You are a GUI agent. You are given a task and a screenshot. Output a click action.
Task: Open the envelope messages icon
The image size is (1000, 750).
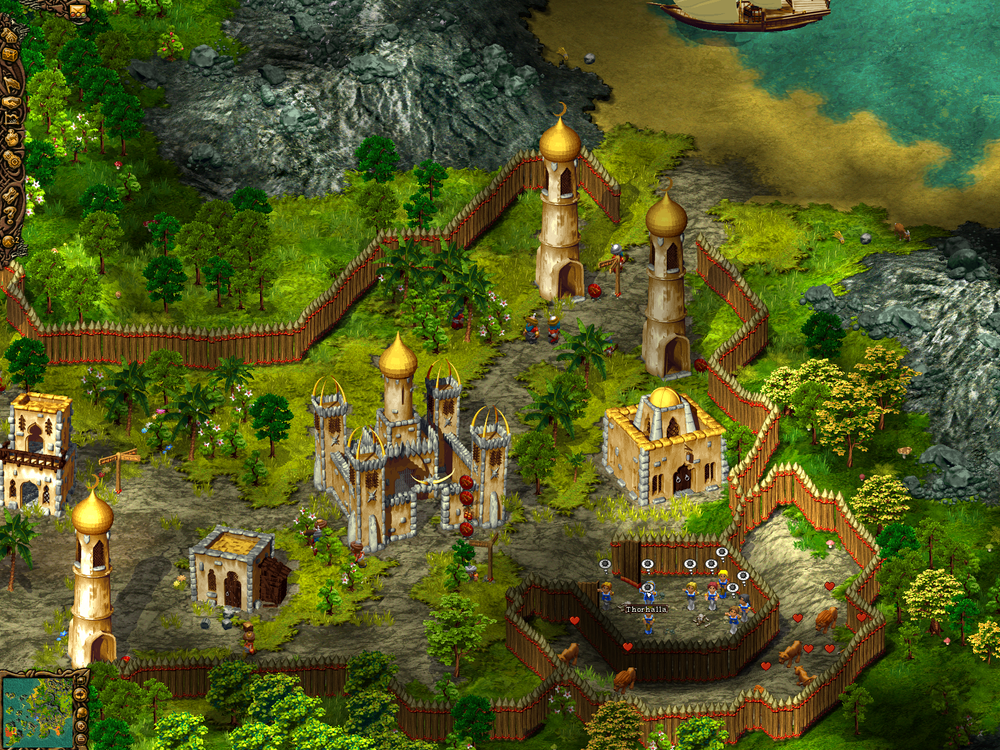tap(78, 11)
